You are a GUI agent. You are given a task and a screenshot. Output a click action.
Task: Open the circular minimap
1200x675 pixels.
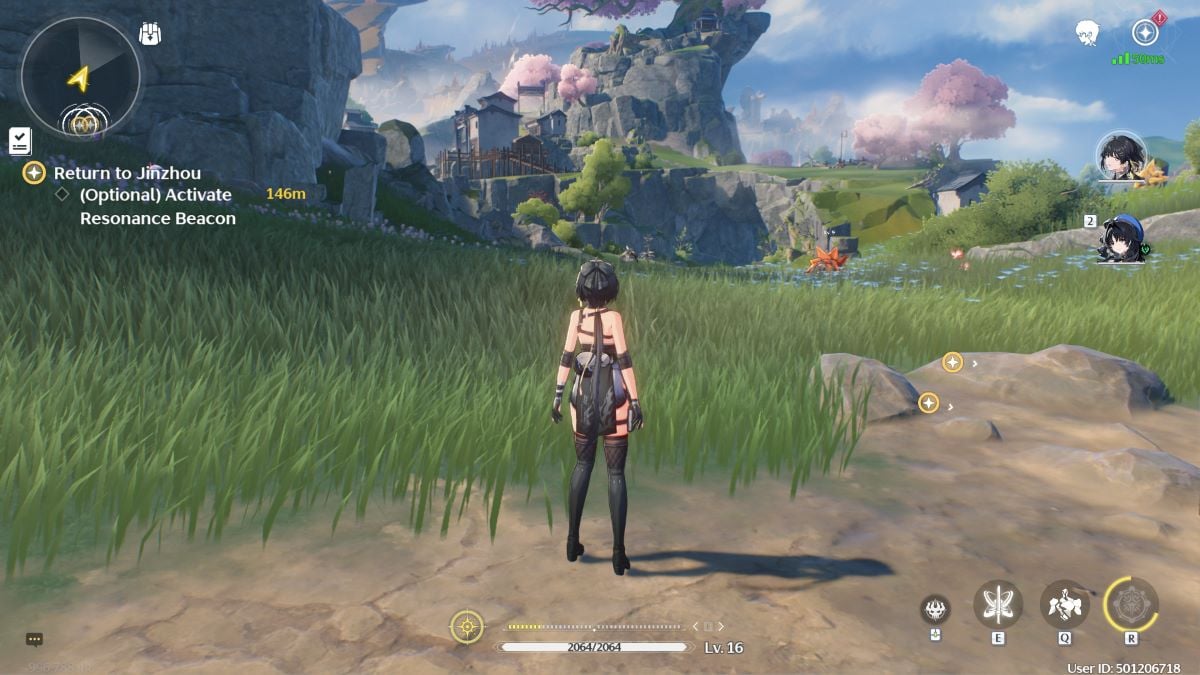[81, 76]
